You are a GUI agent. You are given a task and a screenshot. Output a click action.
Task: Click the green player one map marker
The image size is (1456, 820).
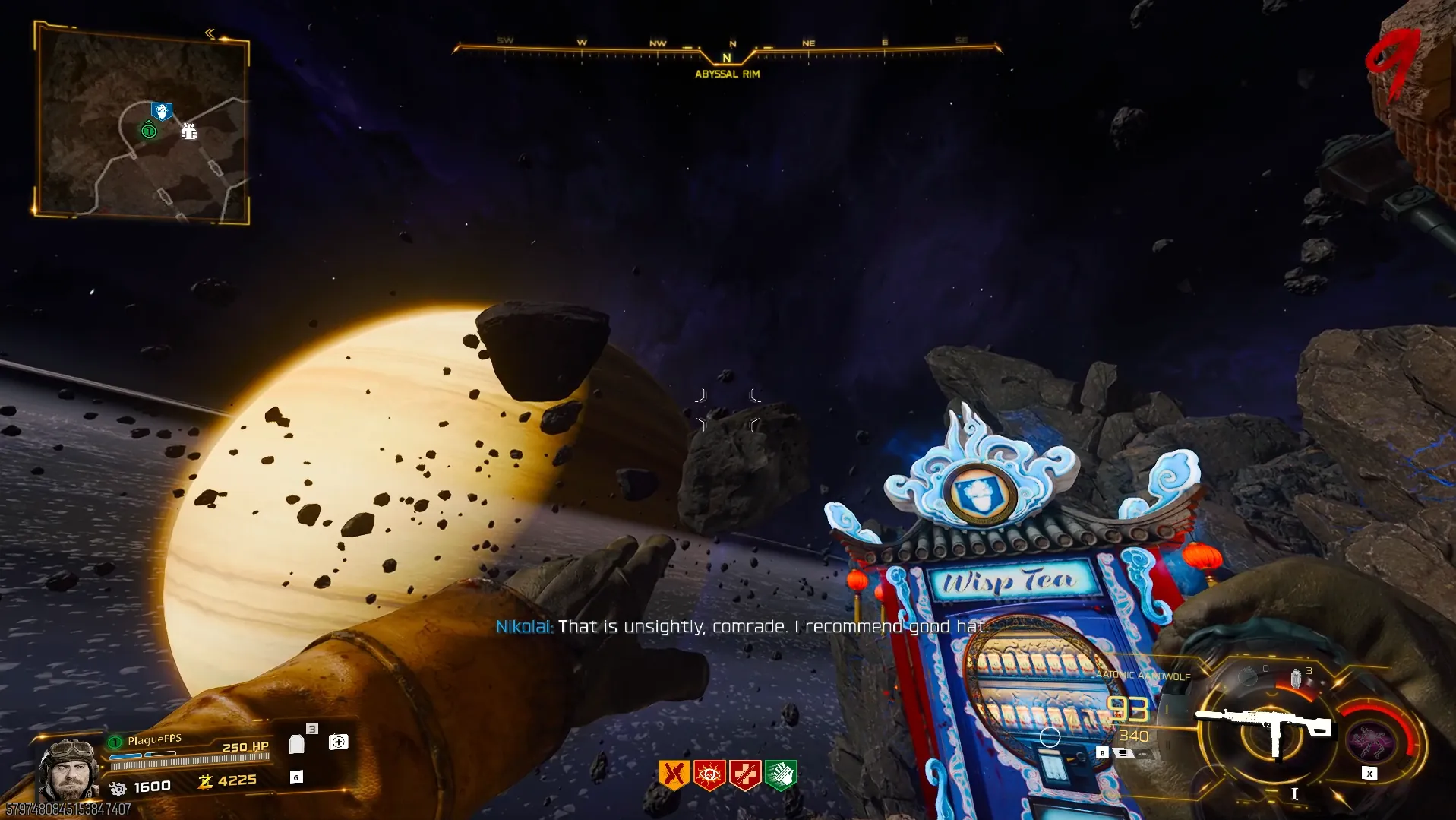pyautogui.click(x=149, y=131)
